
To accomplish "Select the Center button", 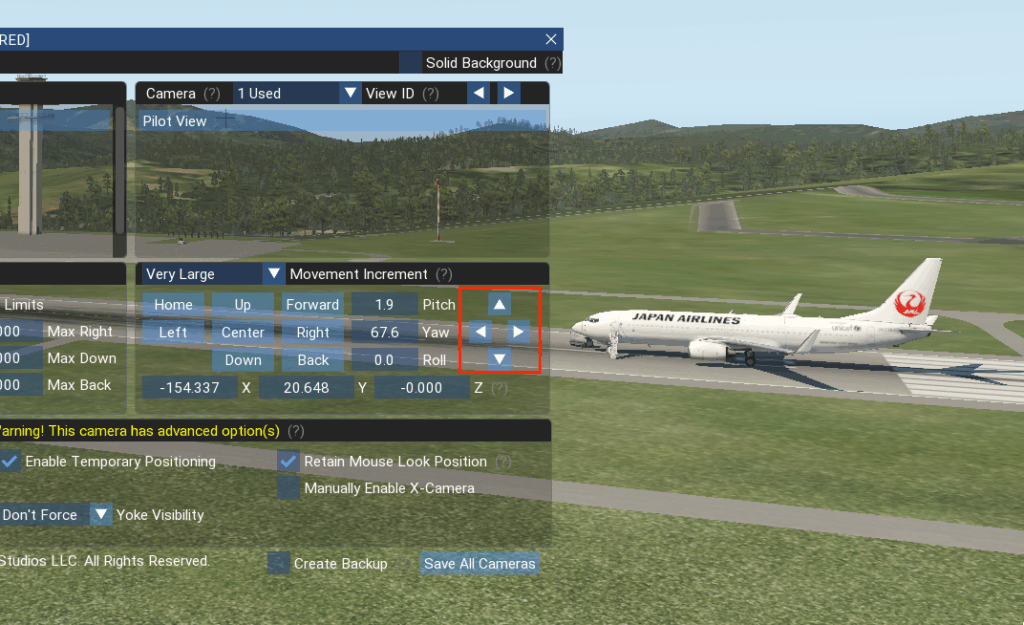I will 243,332.
